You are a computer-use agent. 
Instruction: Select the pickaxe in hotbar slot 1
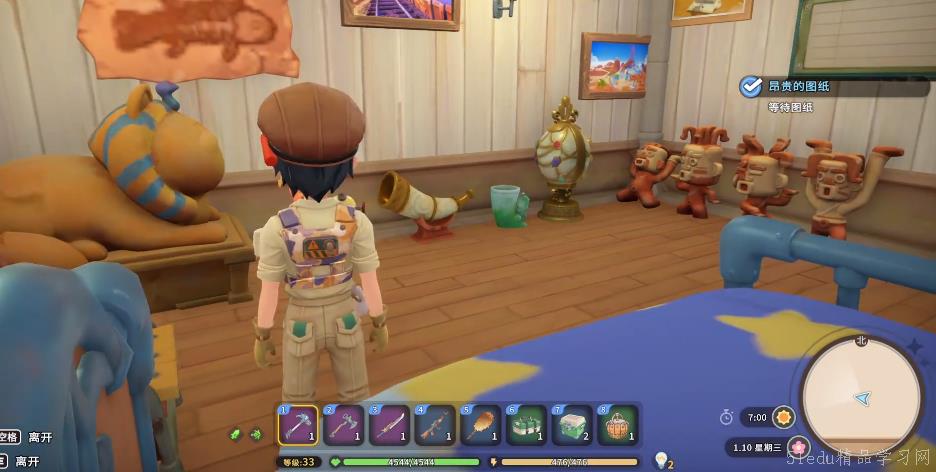[298, 424]
